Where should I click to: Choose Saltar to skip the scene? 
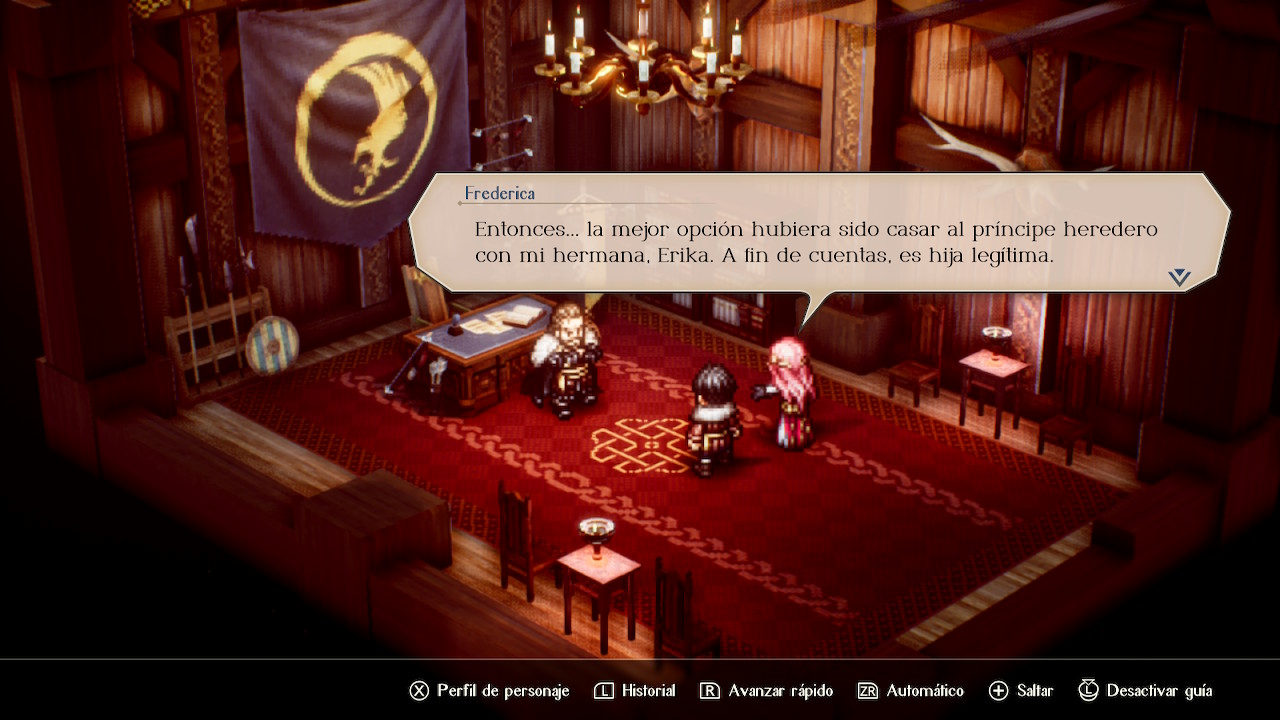pos(1021,691)
